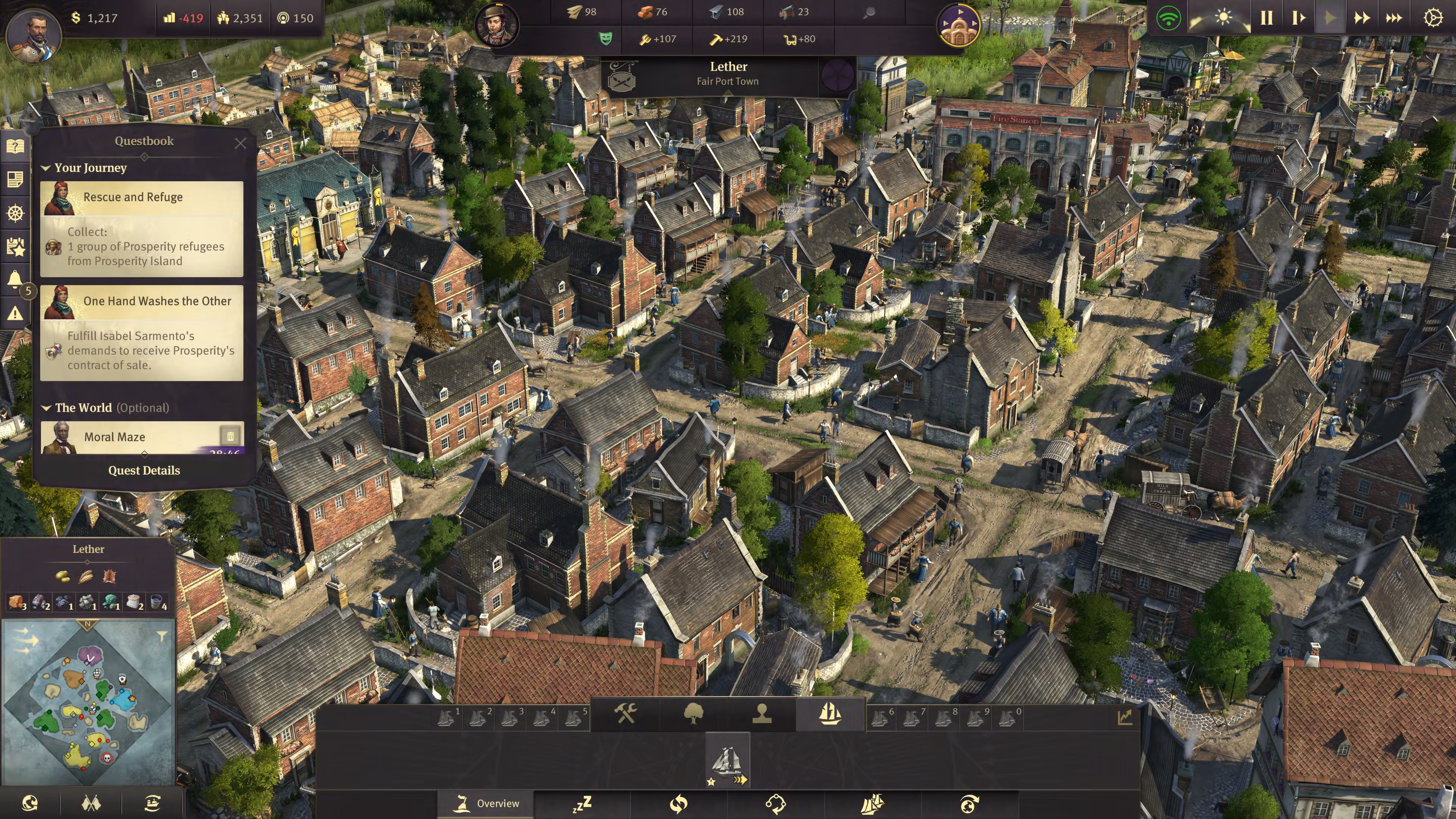
Task: Switch to the ships tab
Action: (830, 713)
